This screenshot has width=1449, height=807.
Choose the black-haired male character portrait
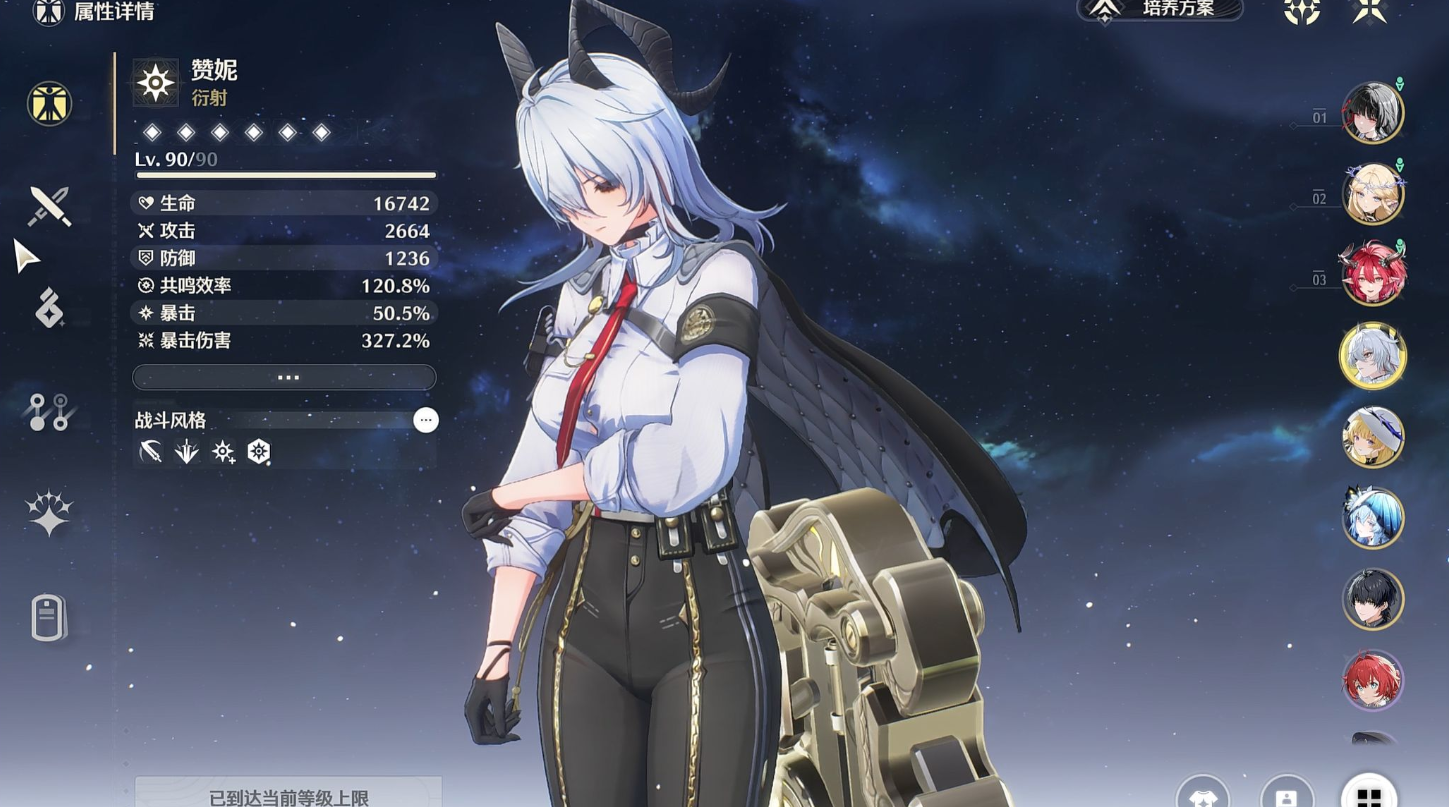coord(1372,599)
